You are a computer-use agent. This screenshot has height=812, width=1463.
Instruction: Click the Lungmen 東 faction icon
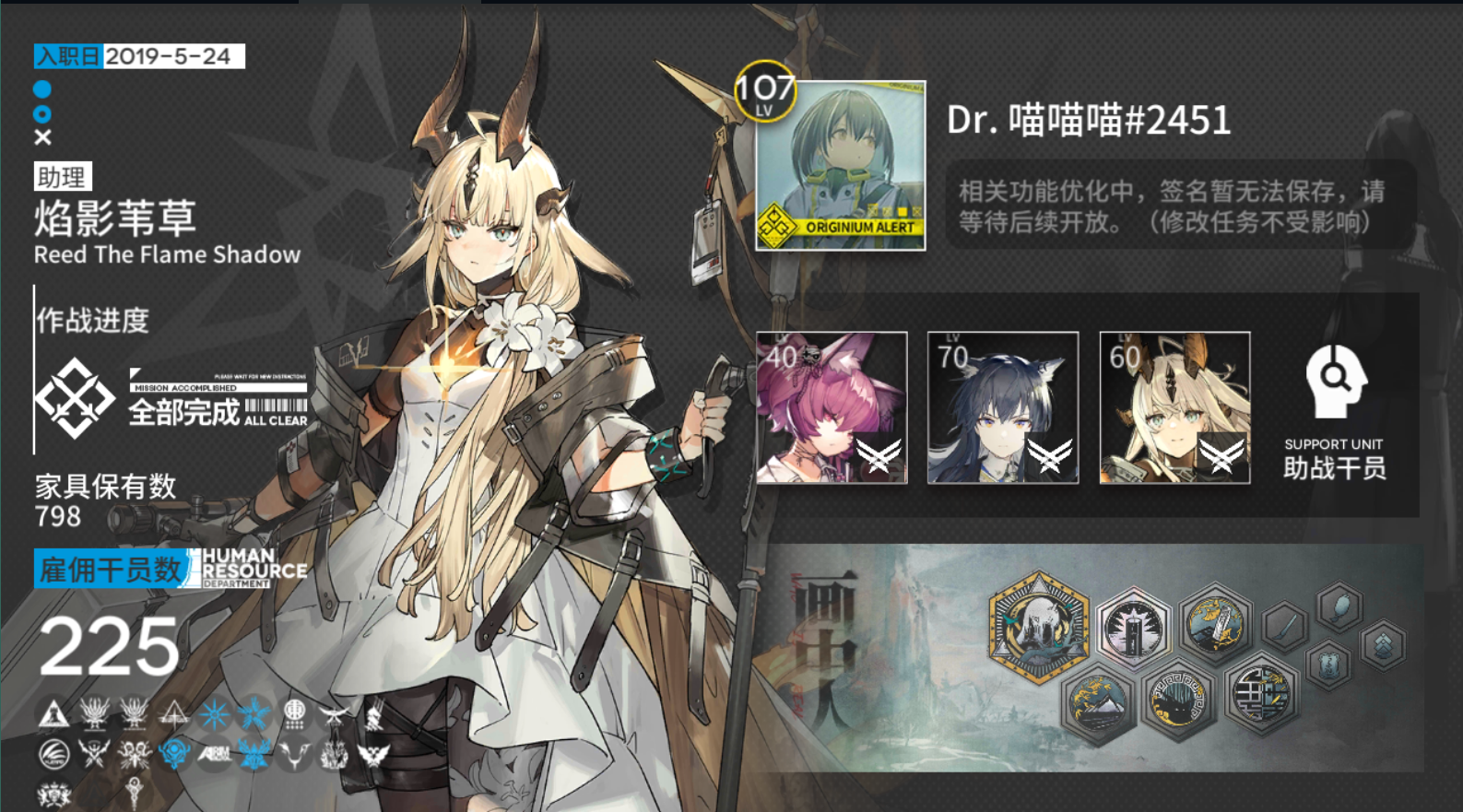point(294,713)
